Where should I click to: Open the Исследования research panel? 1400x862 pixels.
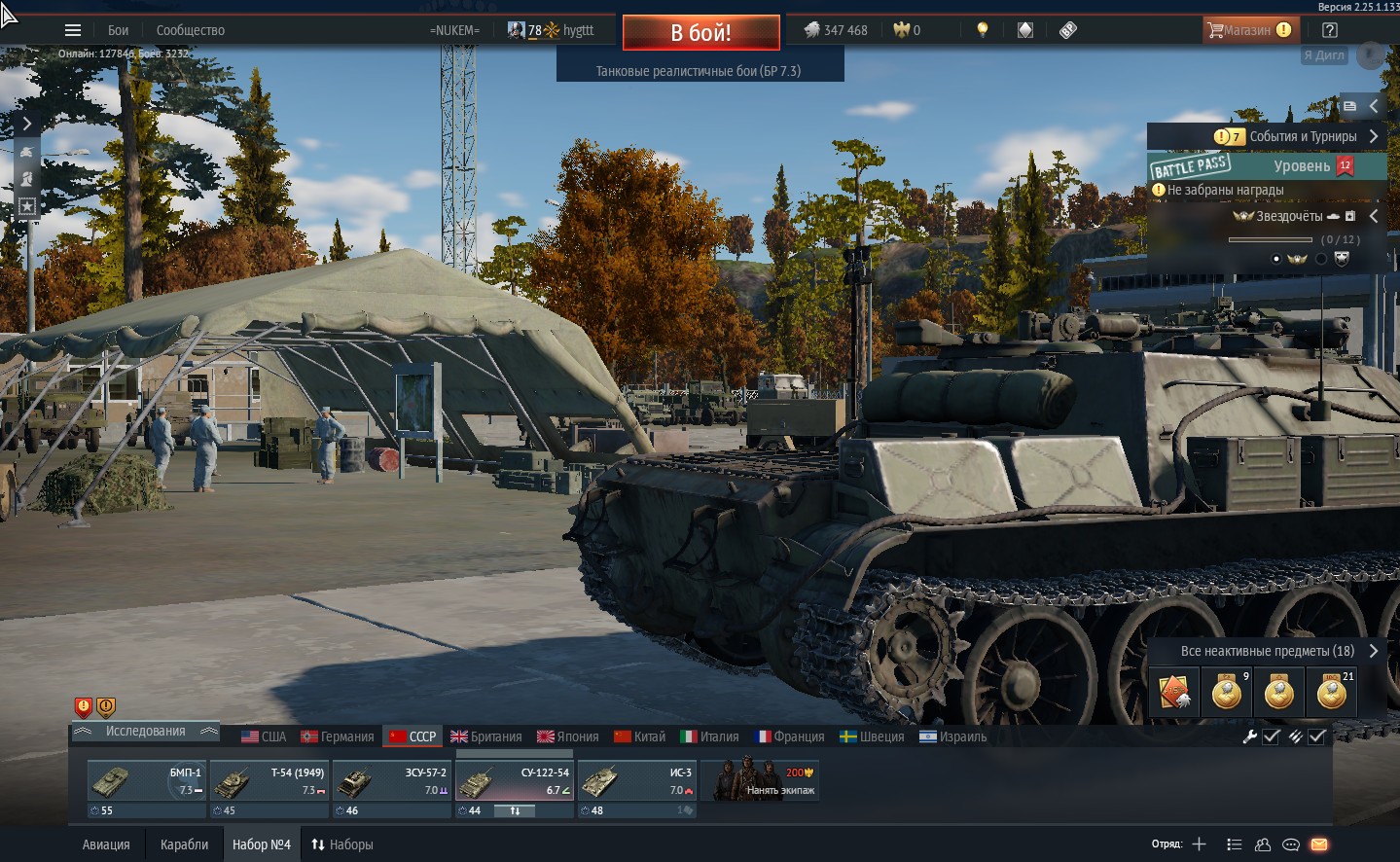(x=145, y=732)
